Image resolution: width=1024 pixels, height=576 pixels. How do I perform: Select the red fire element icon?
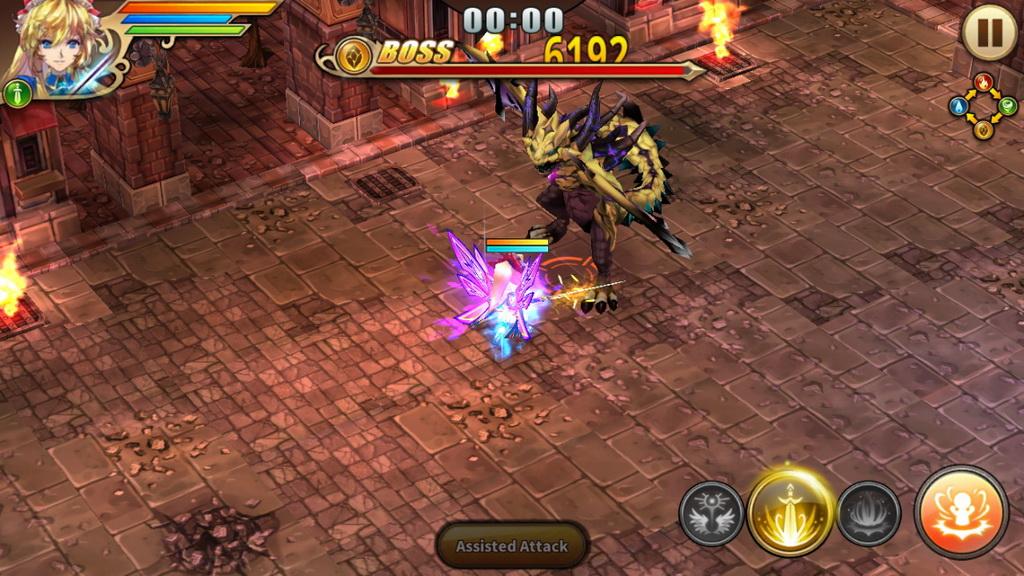tap(983, 82)
